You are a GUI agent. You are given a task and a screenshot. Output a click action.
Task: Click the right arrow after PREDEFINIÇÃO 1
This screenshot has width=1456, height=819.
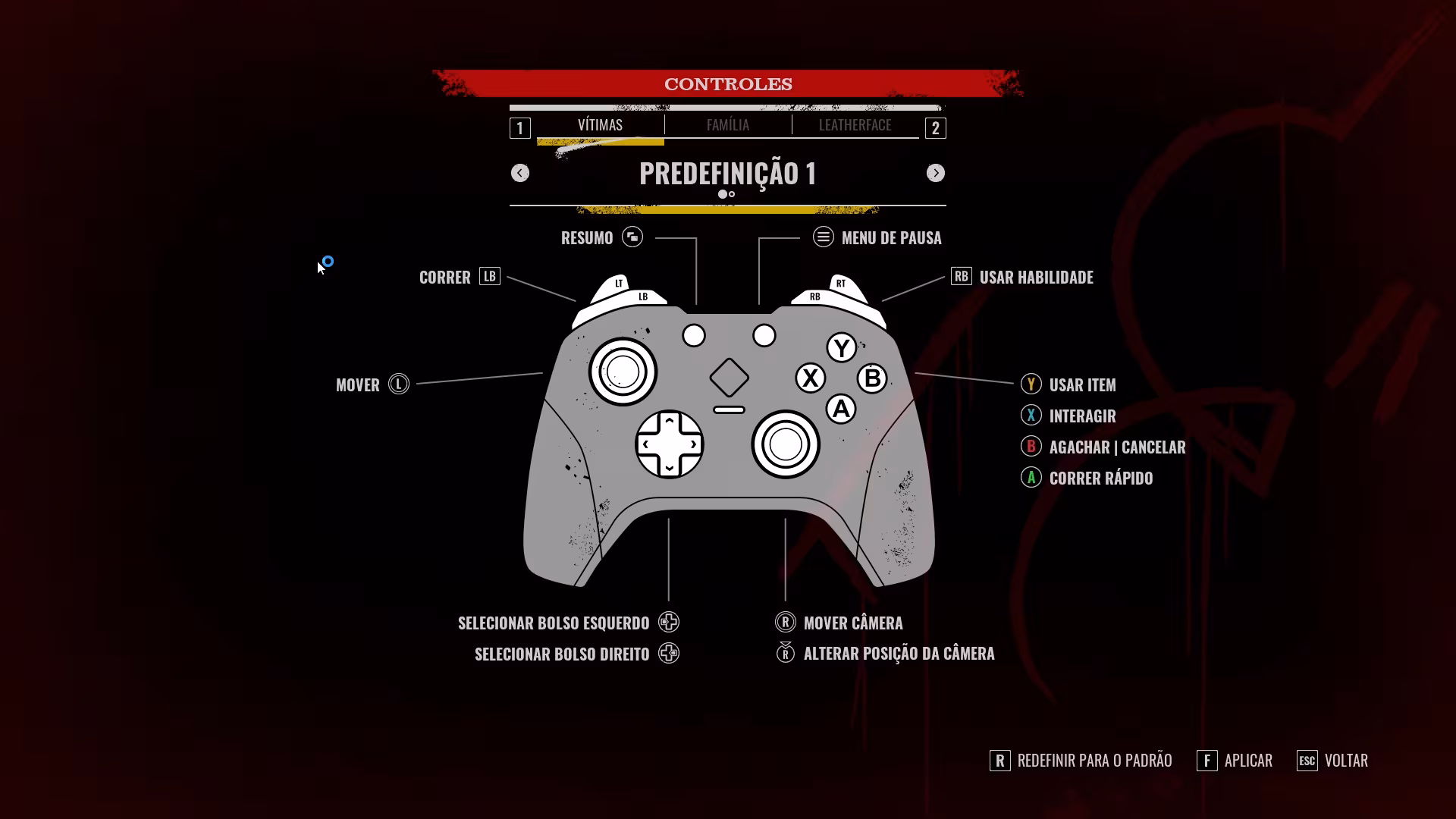tap(936, 173)
